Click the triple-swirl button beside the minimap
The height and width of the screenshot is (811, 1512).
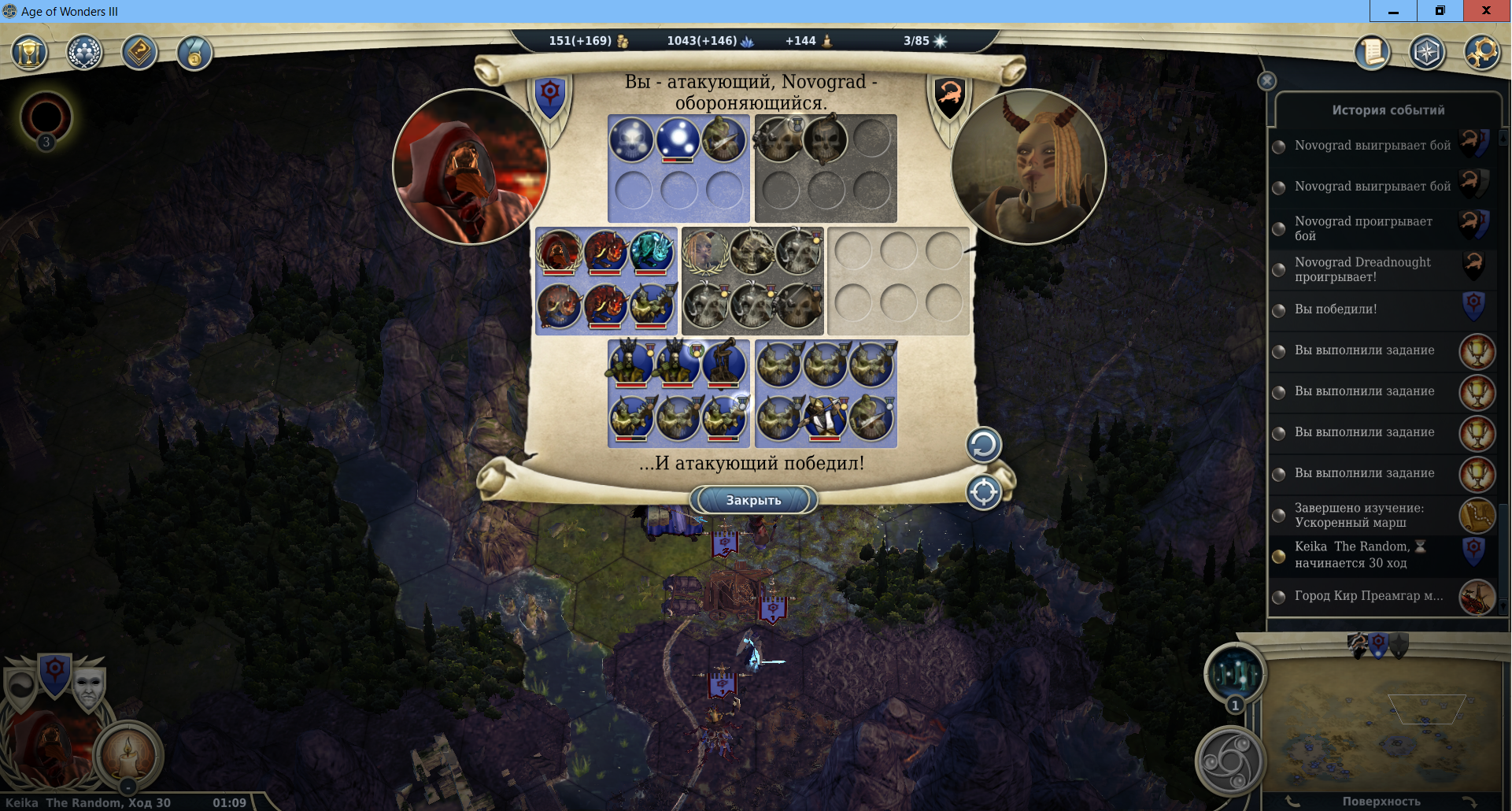[1230, 761]
